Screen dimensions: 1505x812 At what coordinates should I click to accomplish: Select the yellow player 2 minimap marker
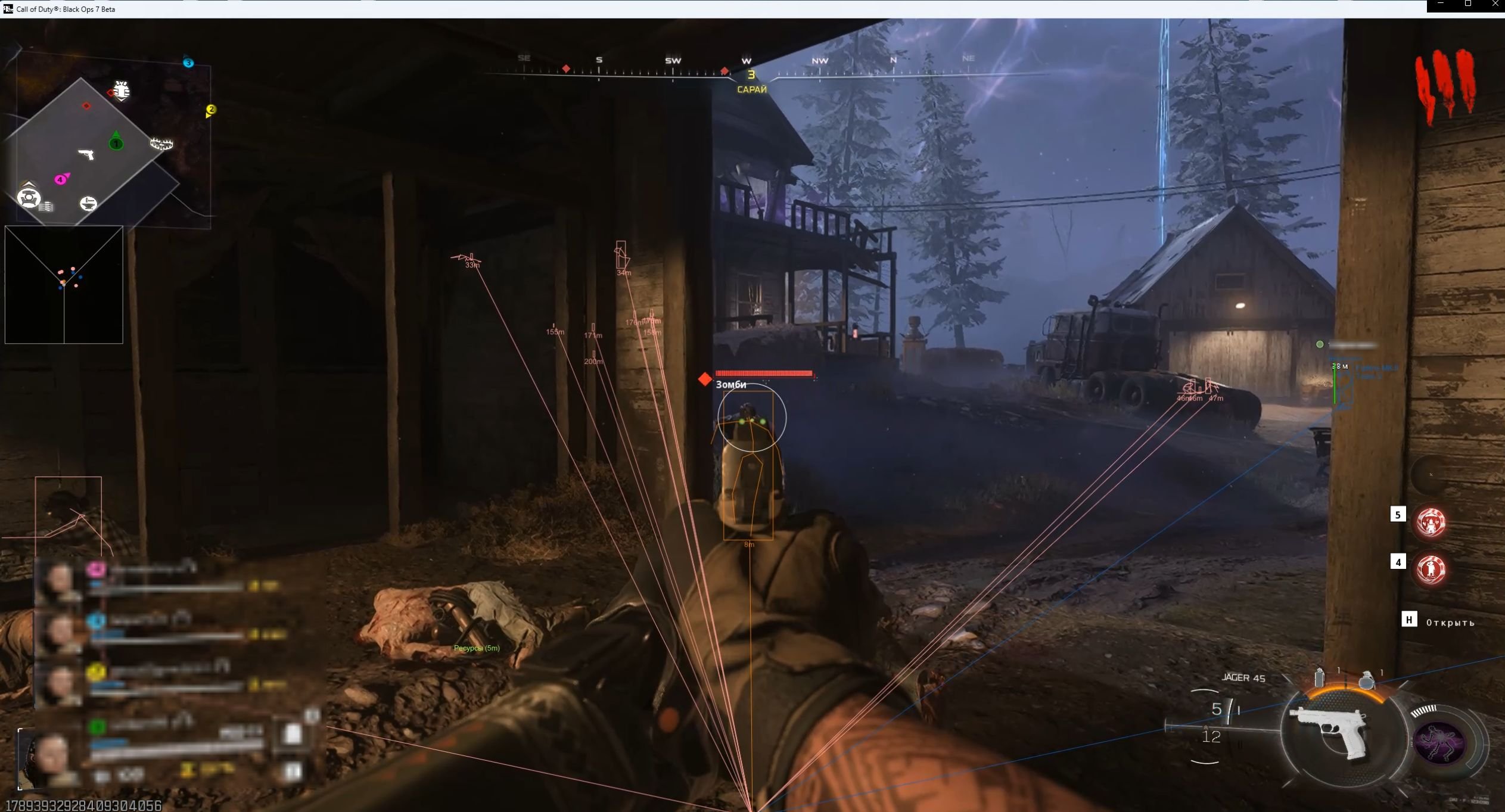click(x=210, y=110)
